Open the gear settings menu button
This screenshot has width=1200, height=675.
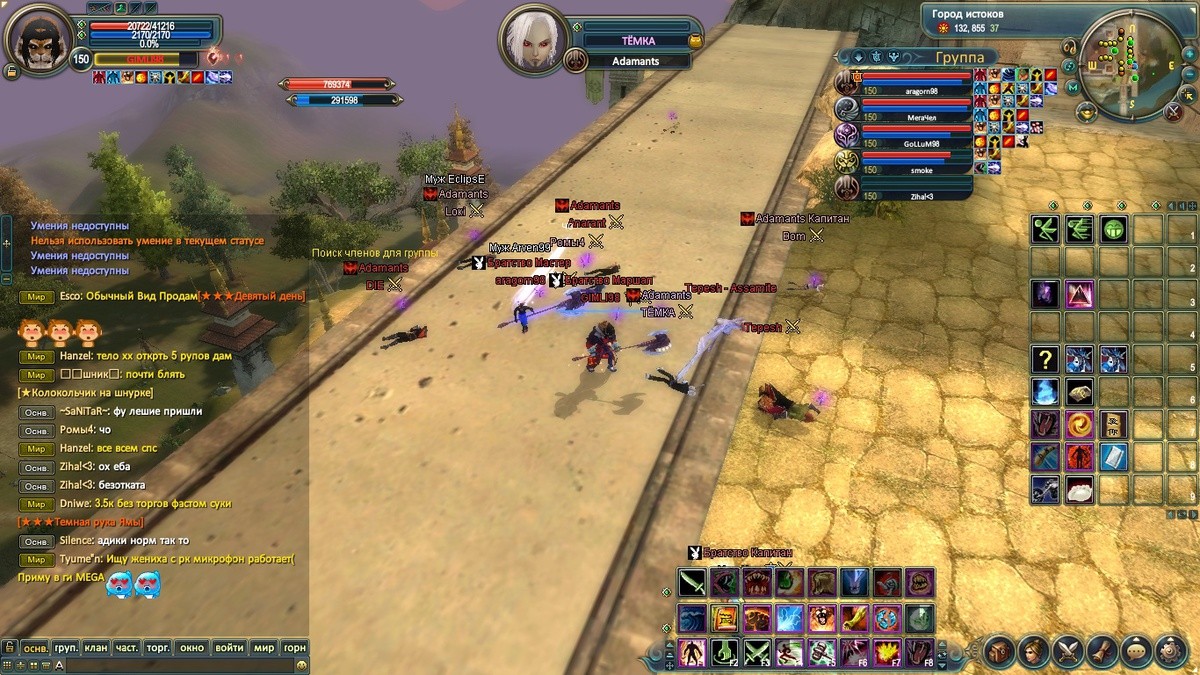[1170, 651]
